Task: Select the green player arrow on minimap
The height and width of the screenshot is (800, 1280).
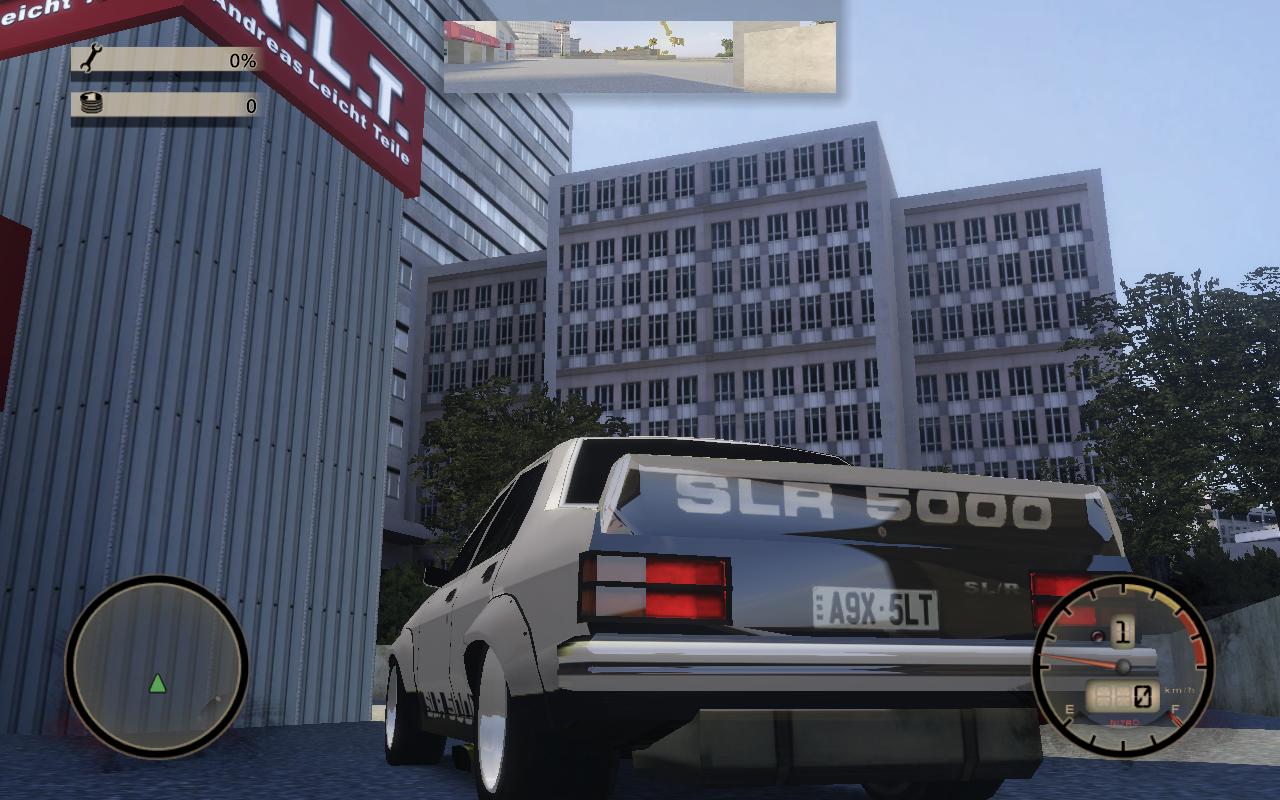Action: [157, 684]
